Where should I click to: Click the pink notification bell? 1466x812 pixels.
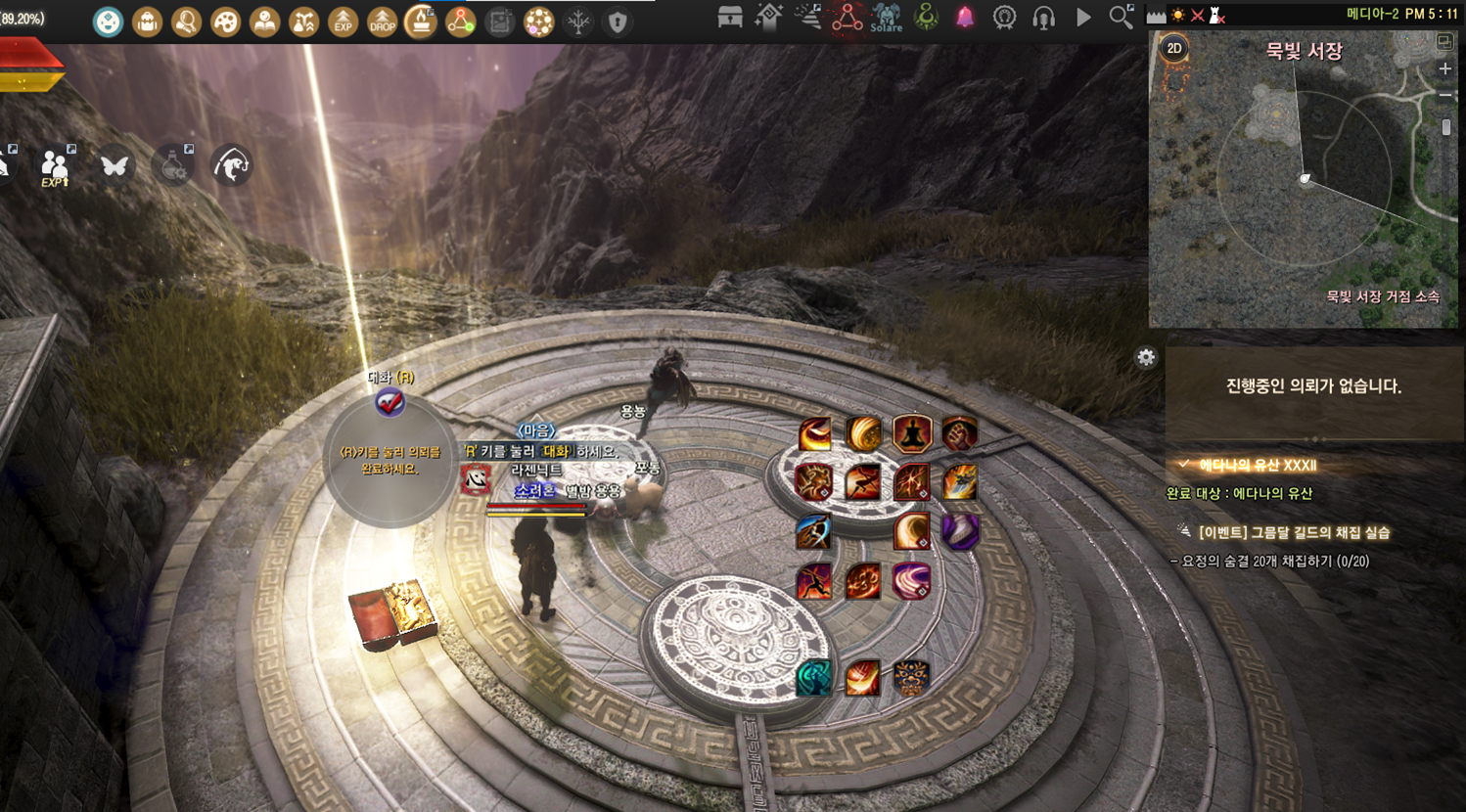click(965, 17)
